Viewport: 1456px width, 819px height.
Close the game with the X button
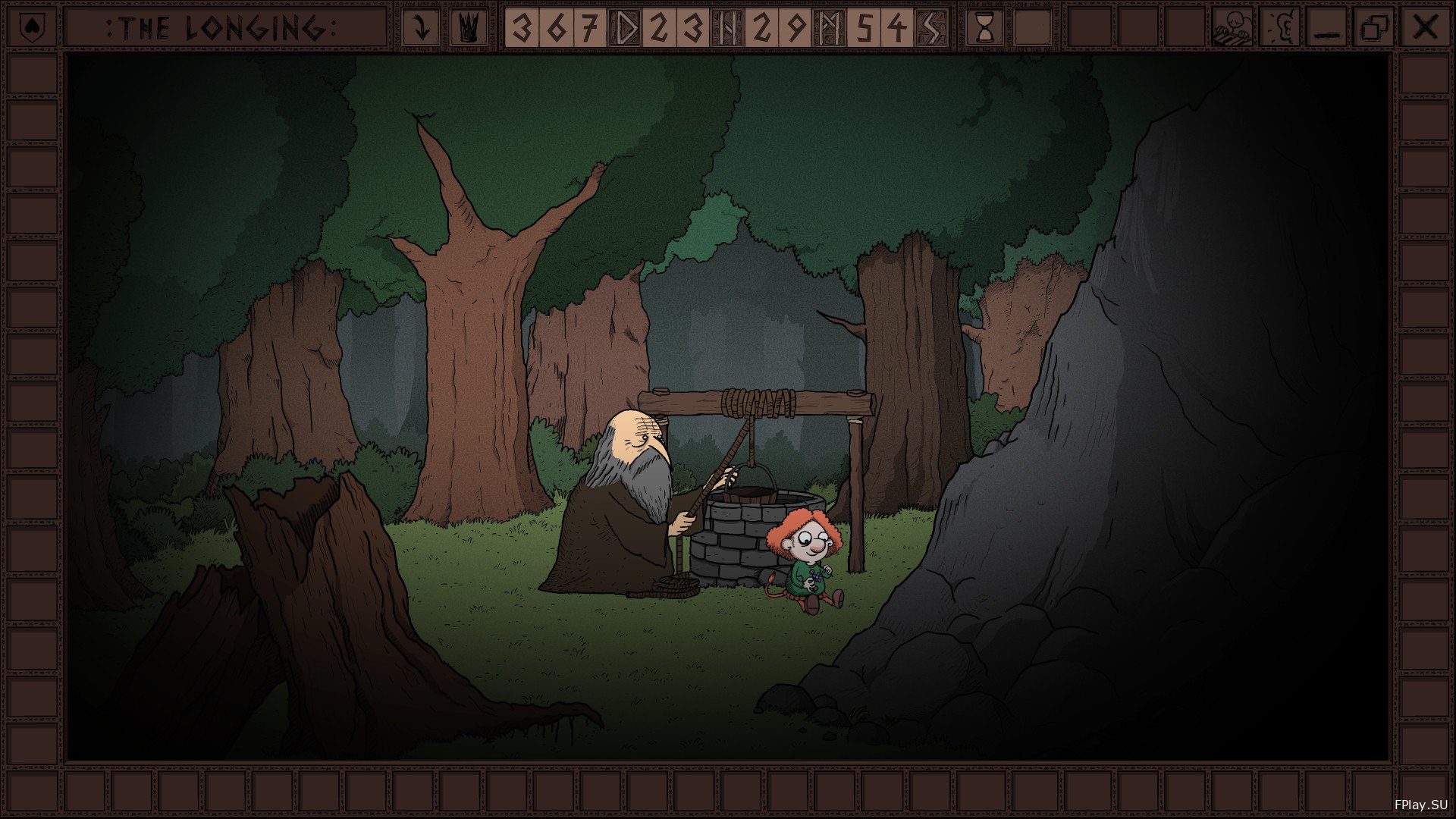pyautogui.click(x=1426, y=28)
